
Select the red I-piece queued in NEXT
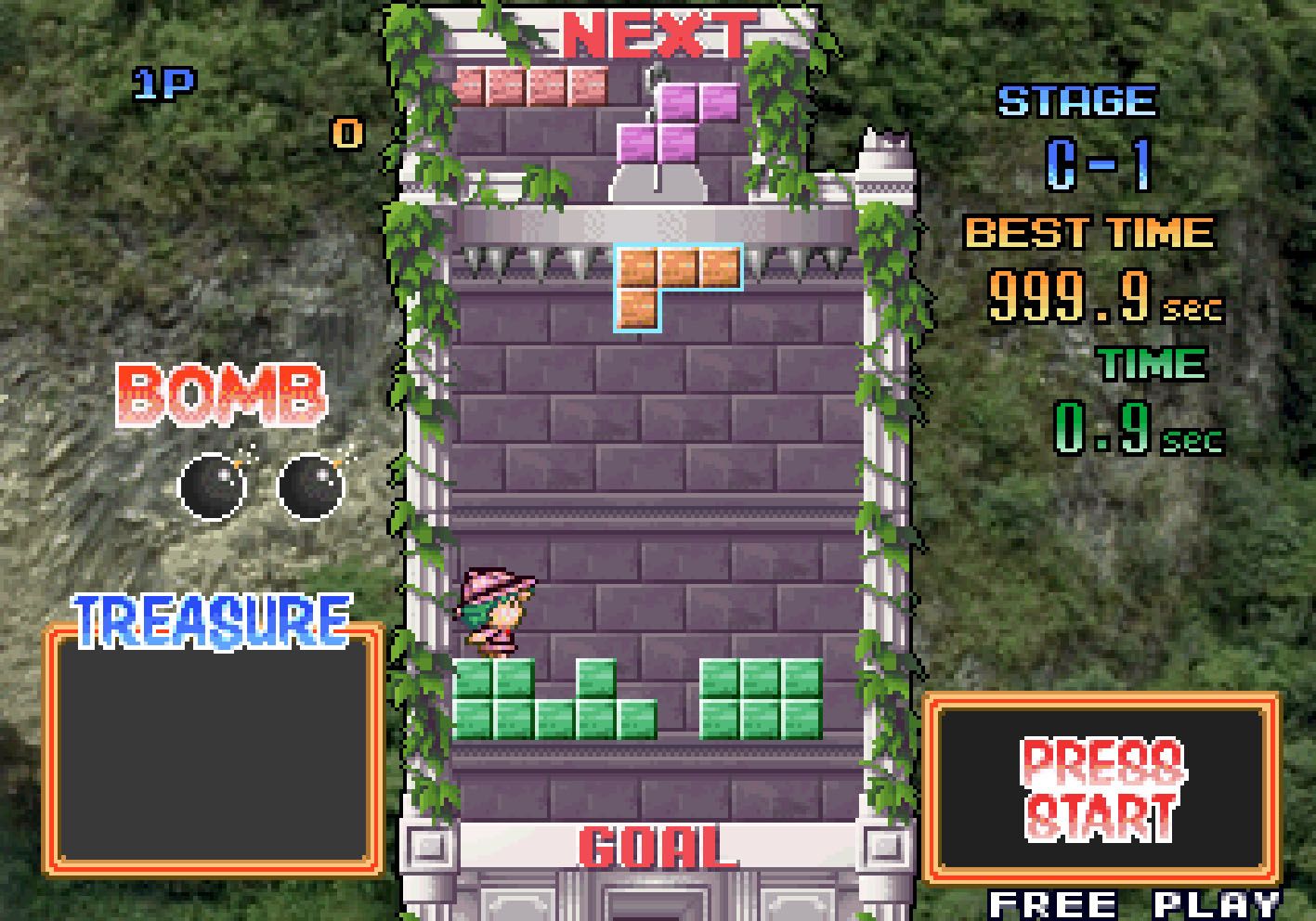point(532,86)
